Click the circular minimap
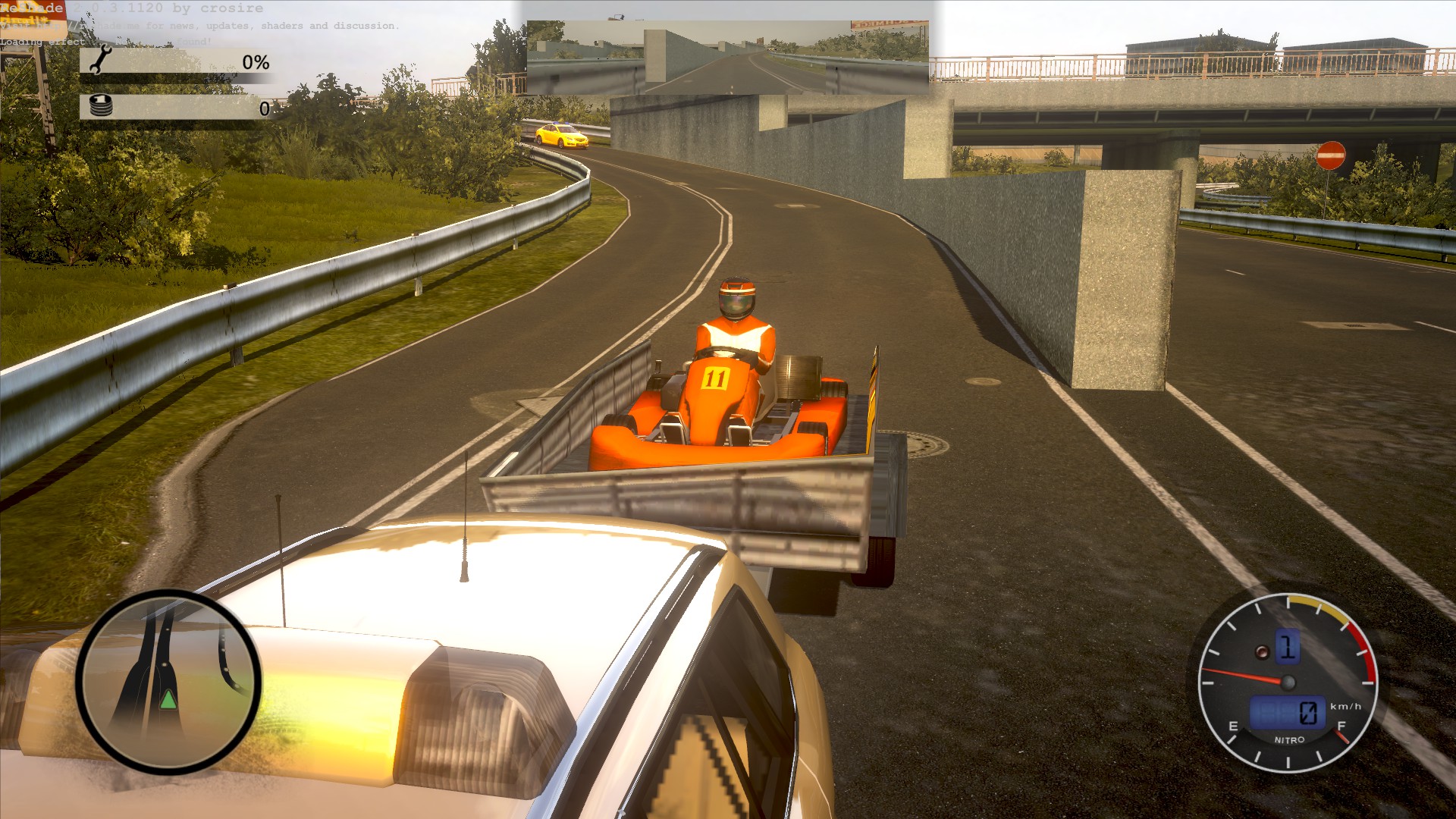Screen dimensions: 1456x819 tap(168, 682)
